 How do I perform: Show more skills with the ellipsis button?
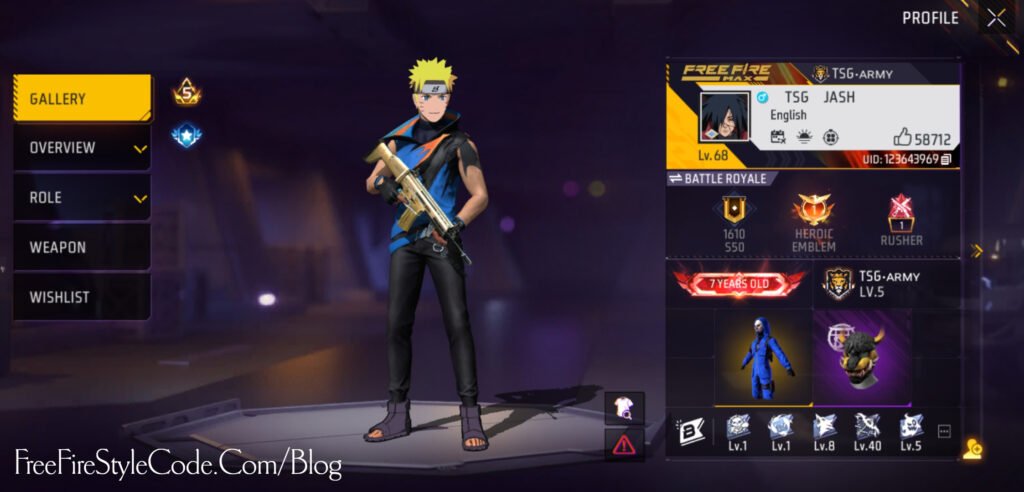(x=943, y=431)
